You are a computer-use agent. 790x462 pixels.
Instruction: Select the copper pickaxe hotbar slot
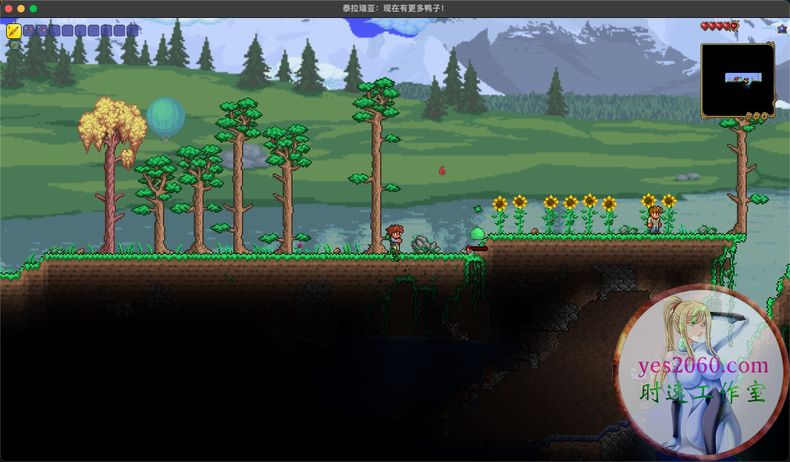coord(28,31)
